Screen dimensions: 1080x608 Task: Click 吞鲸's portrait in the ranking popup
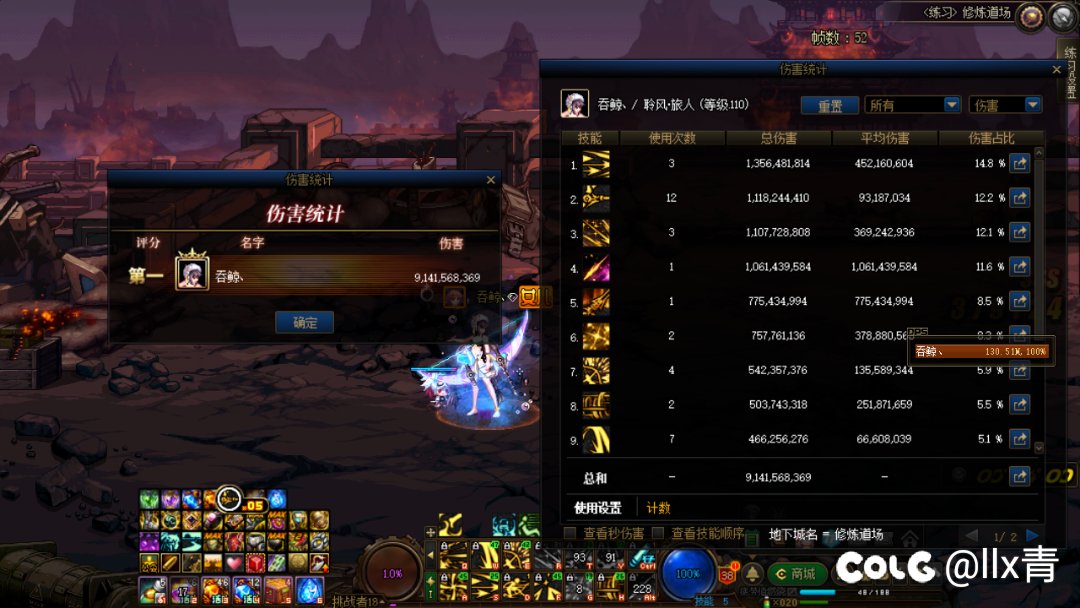(x=192, y=273)
